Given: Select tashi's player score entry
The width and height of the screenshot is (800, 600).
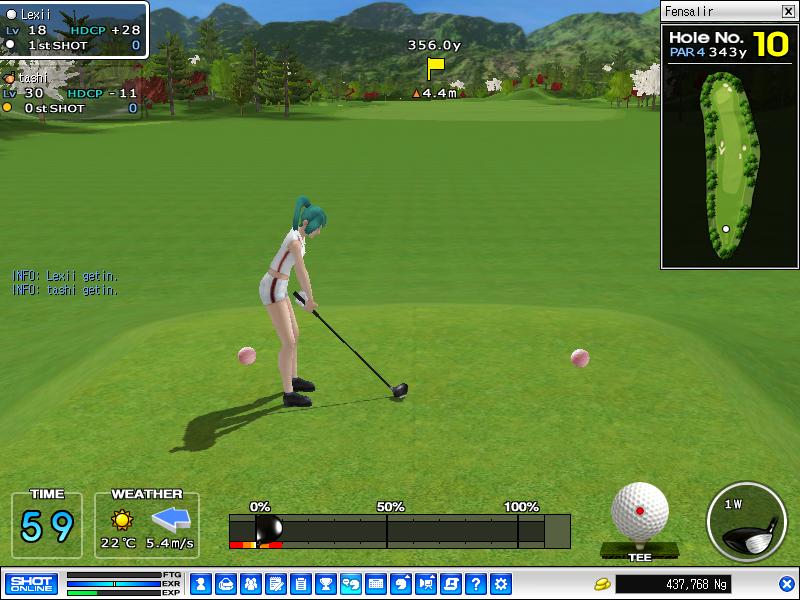Looking at the screenshot, I should coord(70,93).
